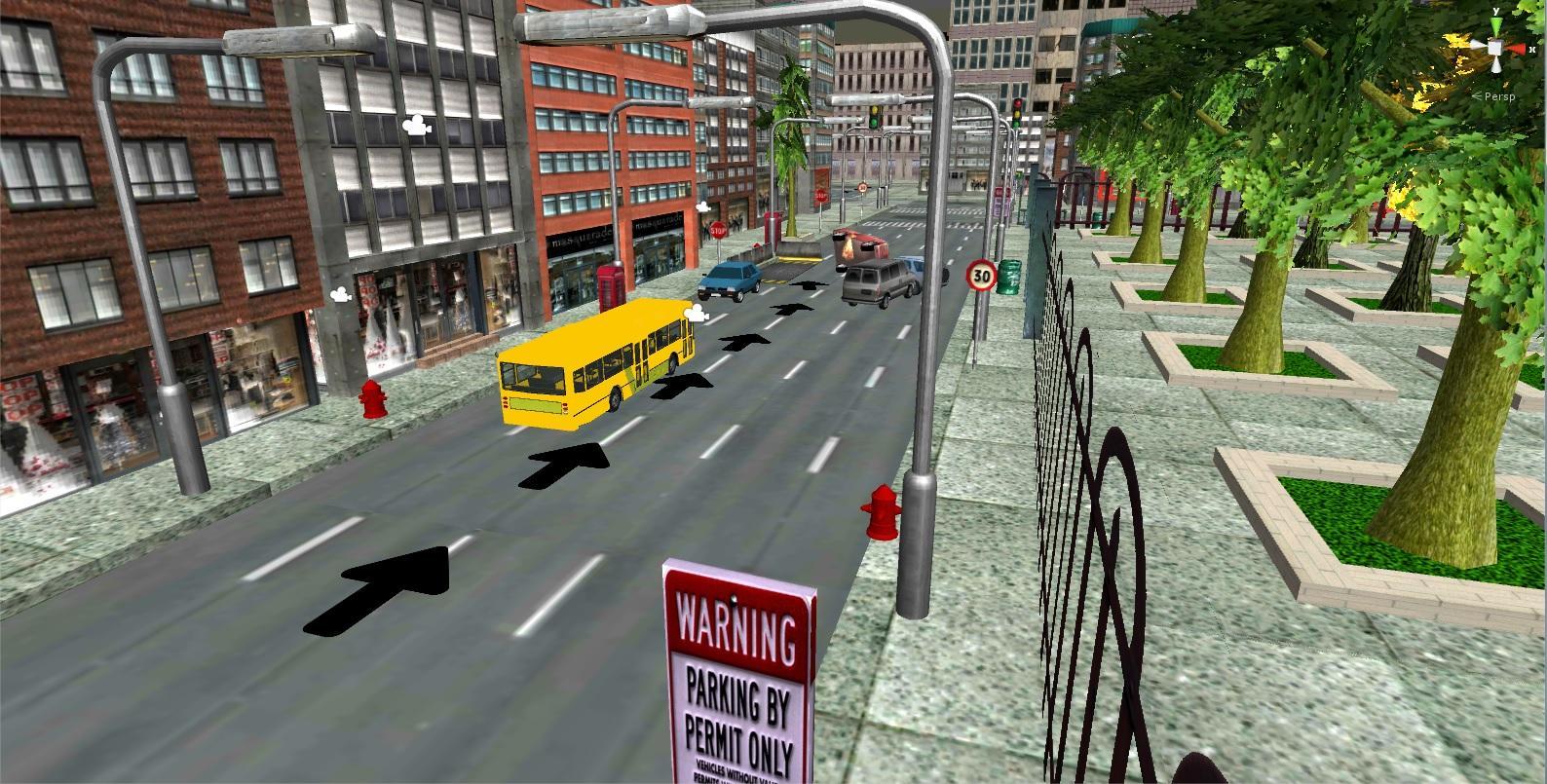
Task: Select the camera gizmo on the gray building
Action: pyautogui.click(x=416, y=124)
